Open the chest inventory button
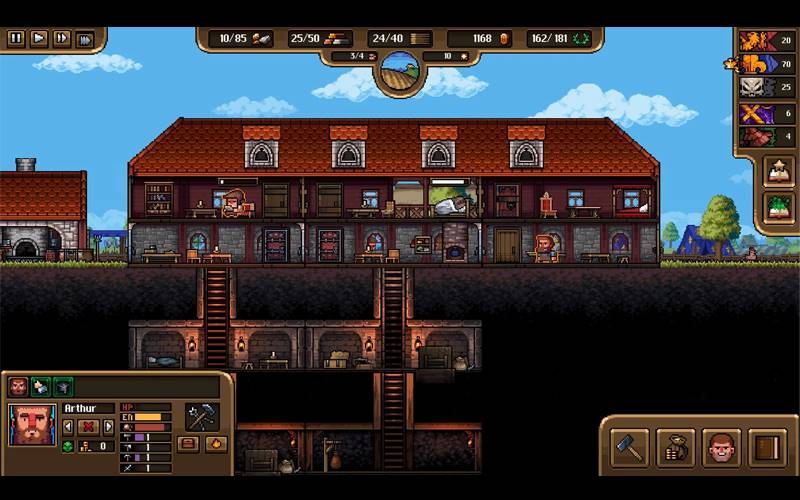 tap(187, 443)
